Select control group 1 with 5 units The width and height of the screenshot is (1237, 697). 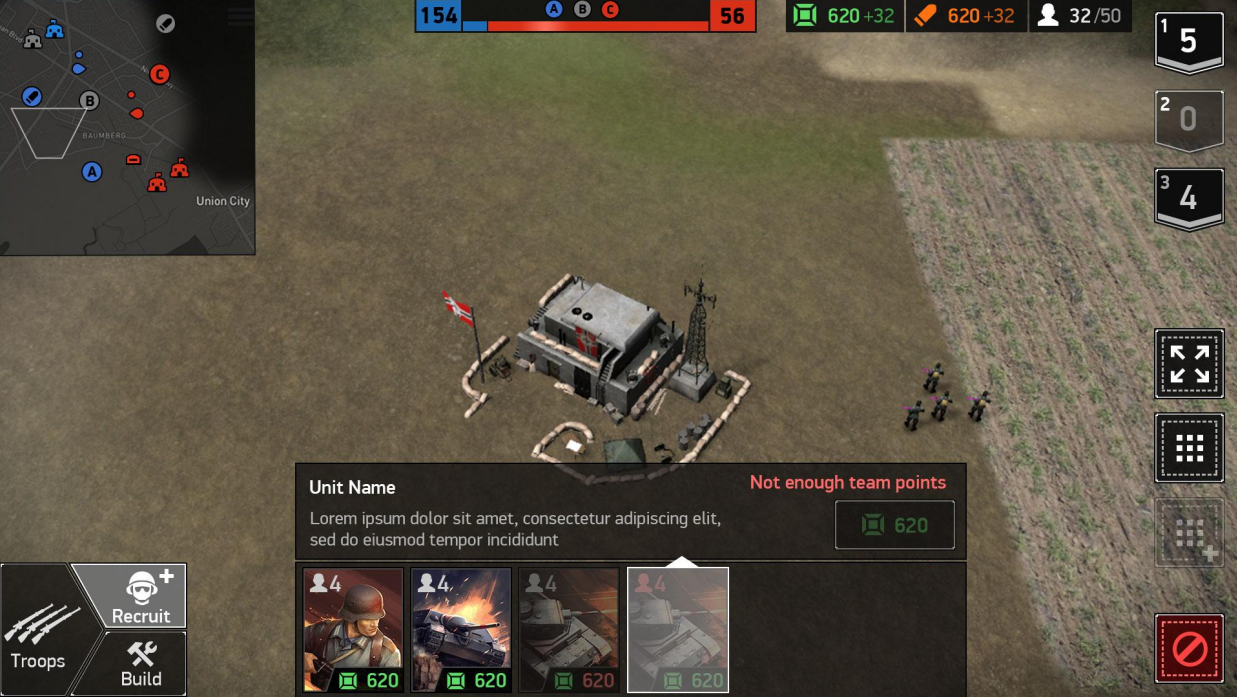[1189, 42]
